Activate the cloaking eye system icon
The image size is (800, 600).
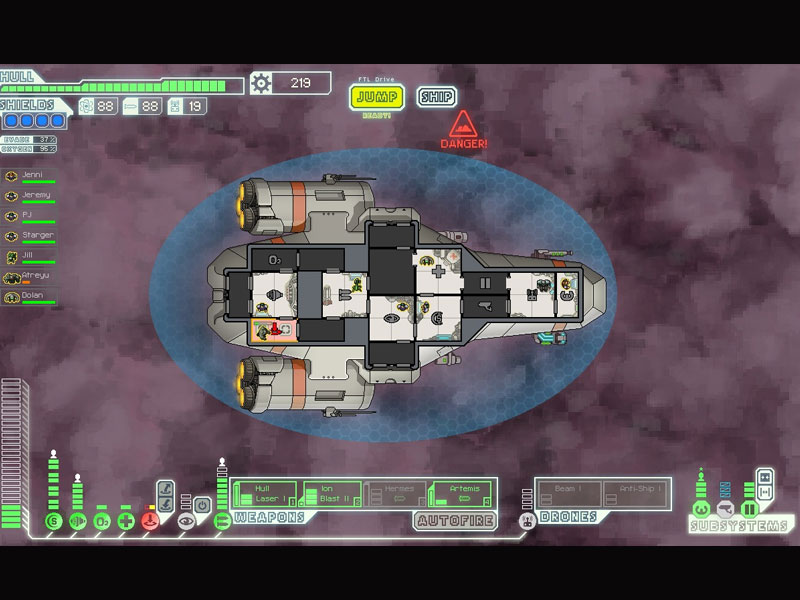[185, 520]
